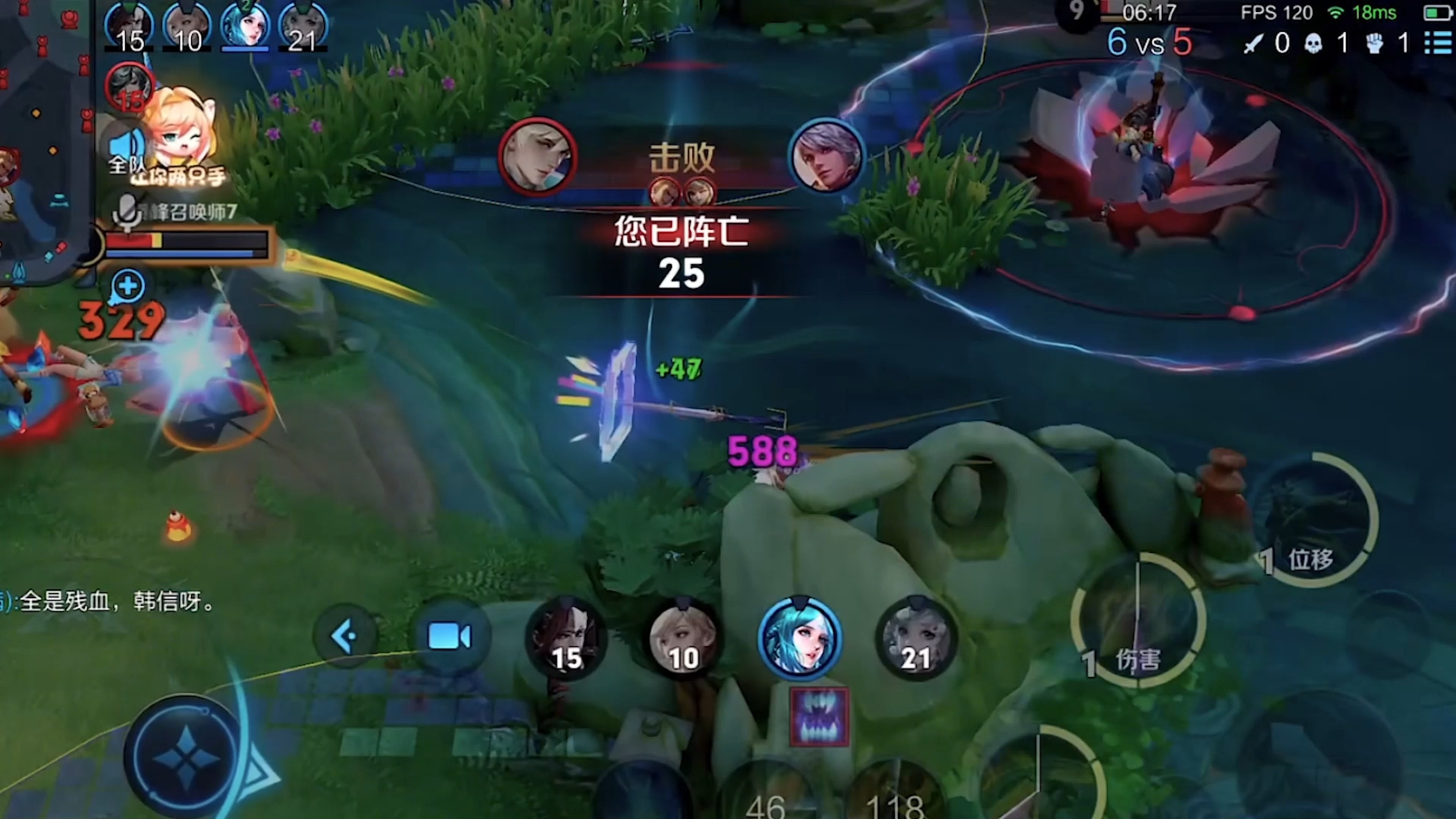Spectate the blue-haired teammate in the spectate bar
The width and height of the screenshot is (1456, 819).
[799, 637]
